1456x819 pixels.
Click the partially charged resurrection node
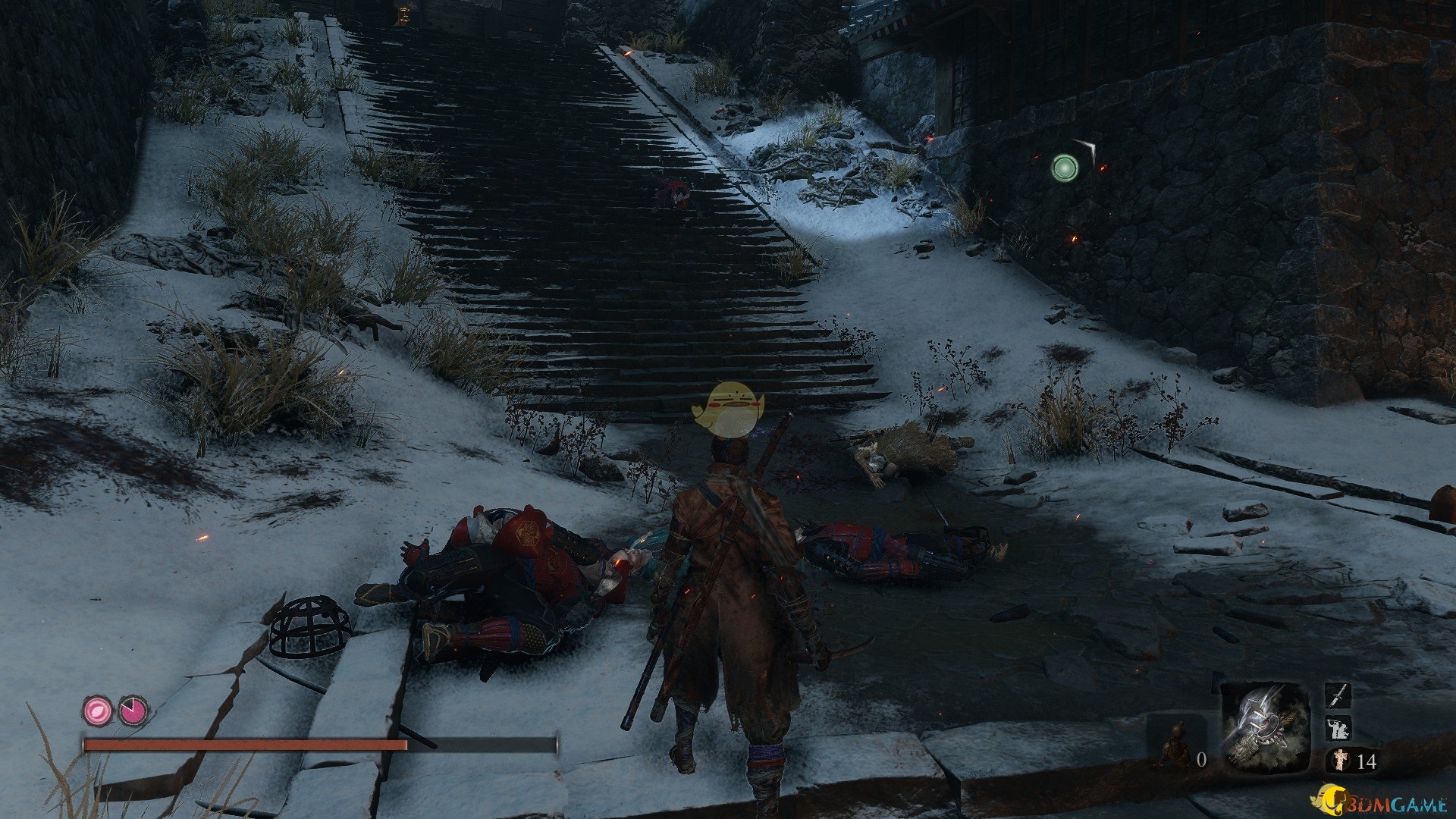click(x=133, y=711)
